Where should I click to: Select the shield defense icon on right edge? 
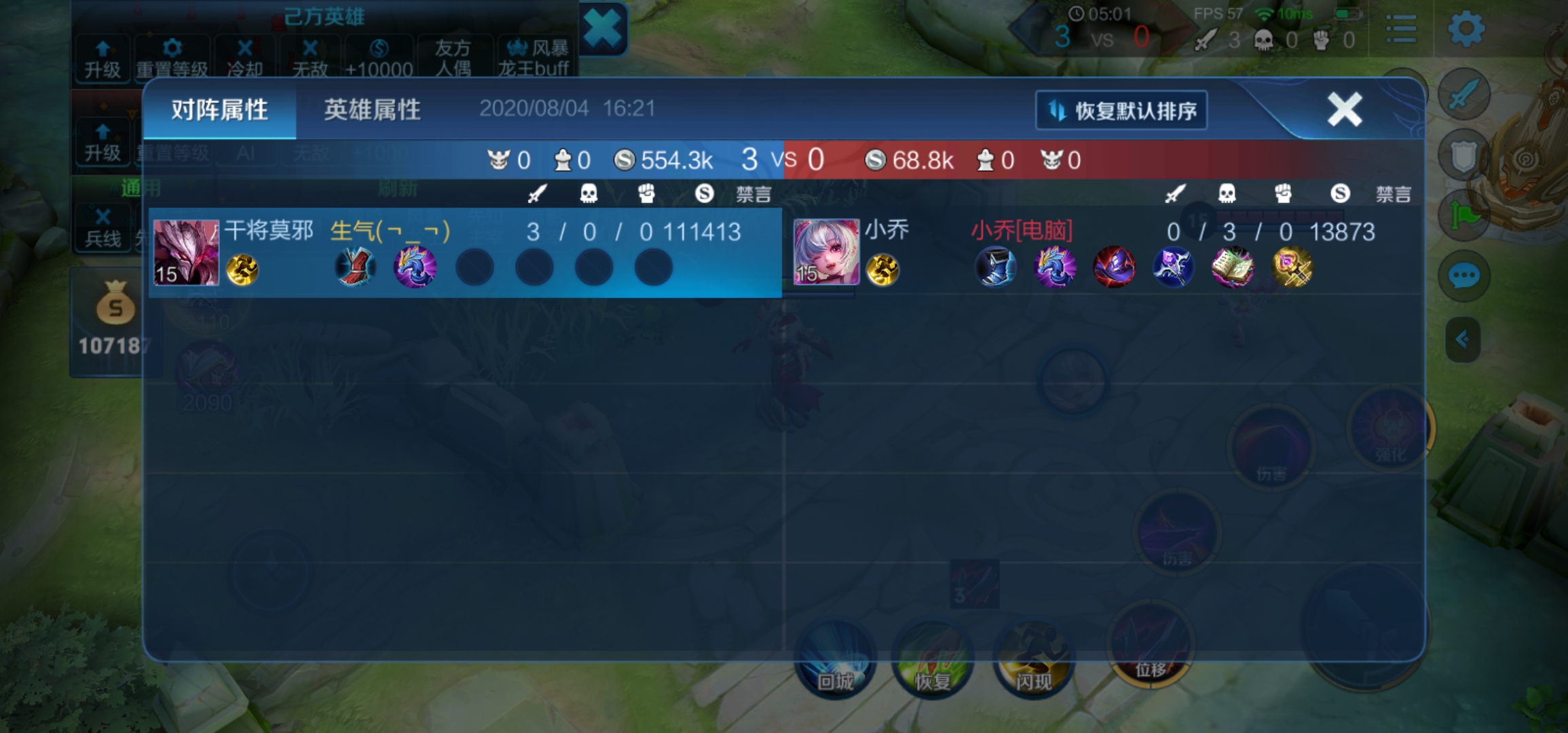point(1464,155)
